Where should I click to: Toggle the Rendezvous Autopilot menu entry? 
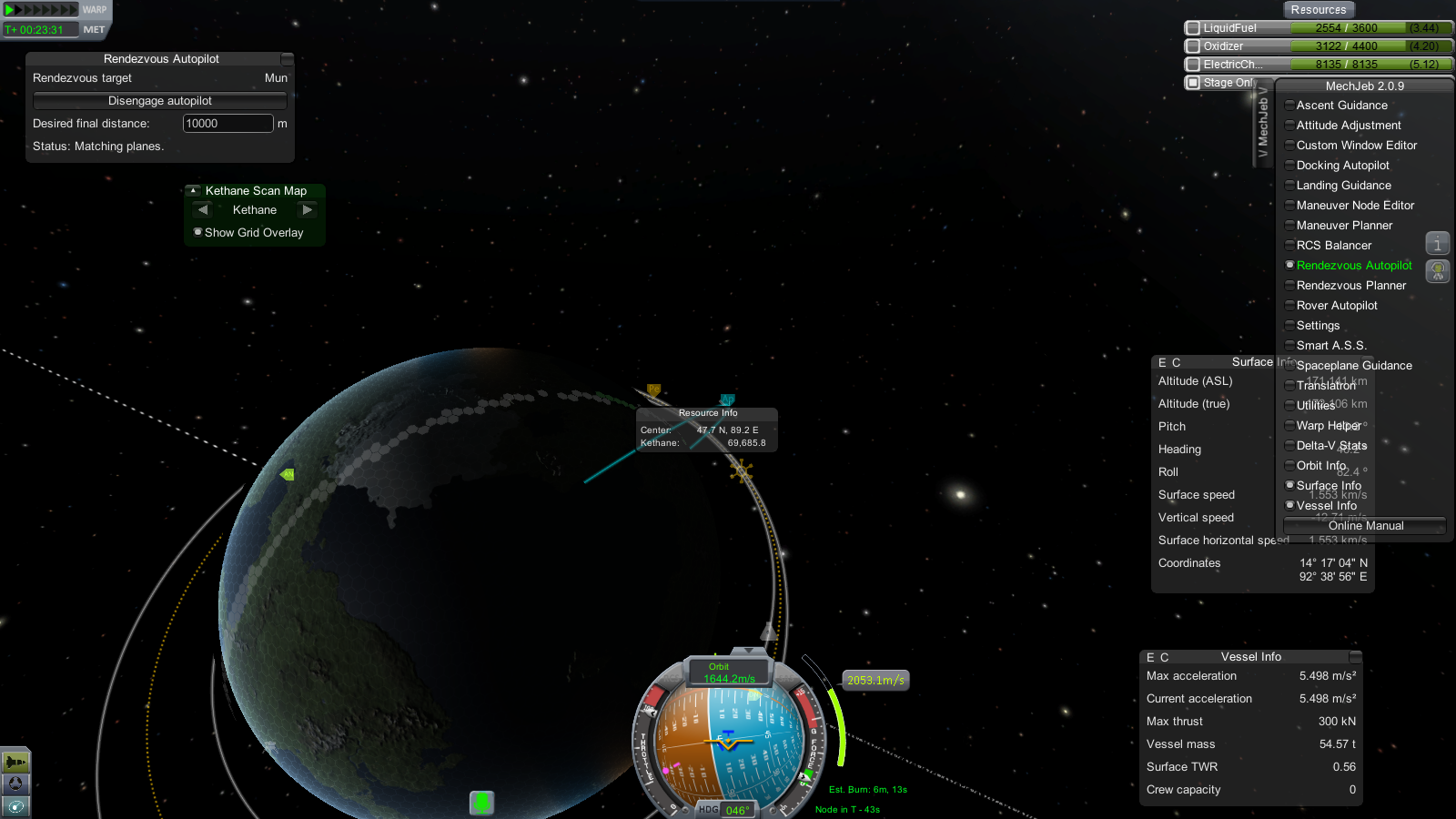pos(1353,266)
